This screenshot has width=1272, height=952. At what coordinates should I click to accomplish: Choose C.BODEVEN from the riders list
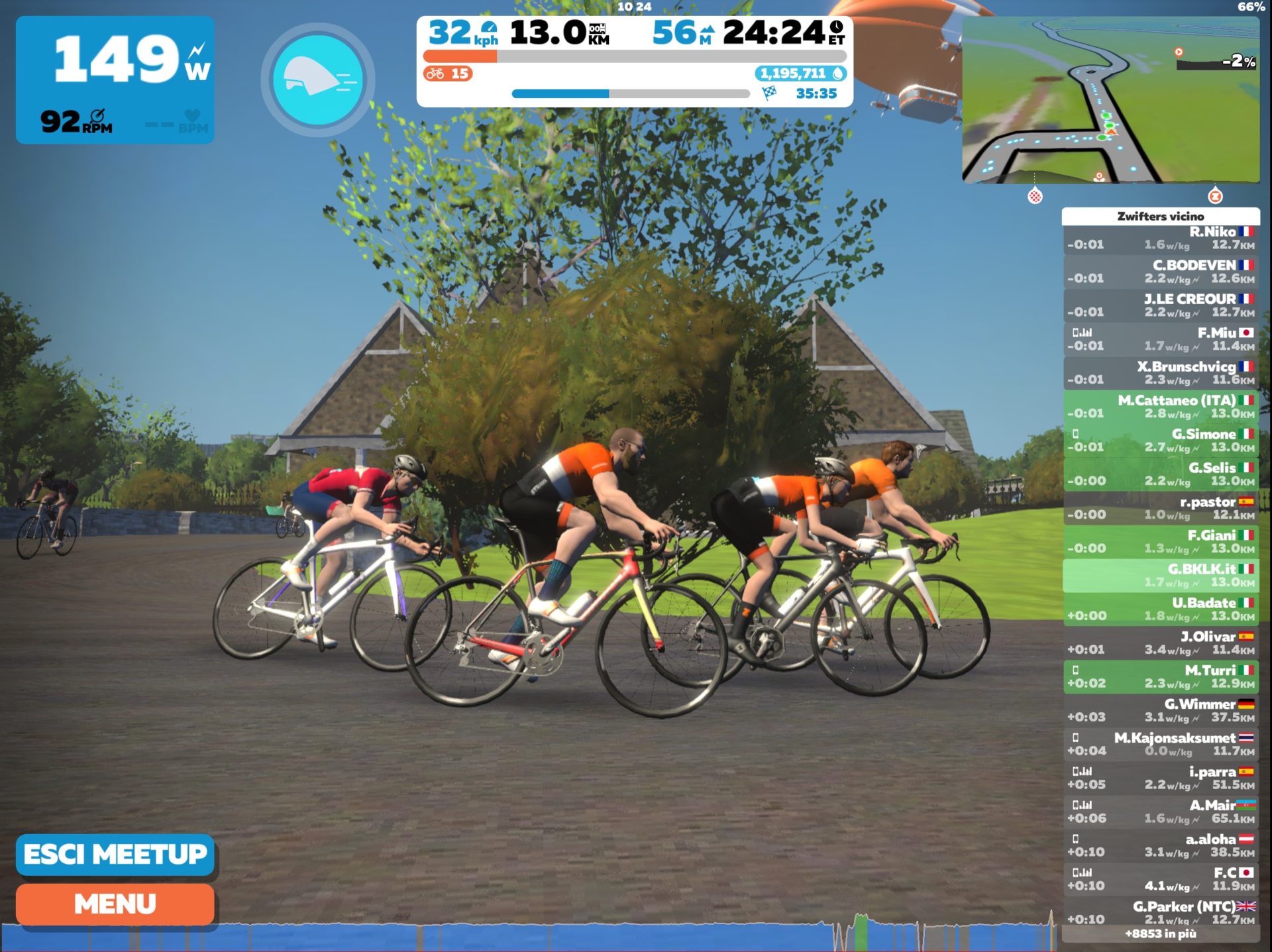(x=1161, y=272)
